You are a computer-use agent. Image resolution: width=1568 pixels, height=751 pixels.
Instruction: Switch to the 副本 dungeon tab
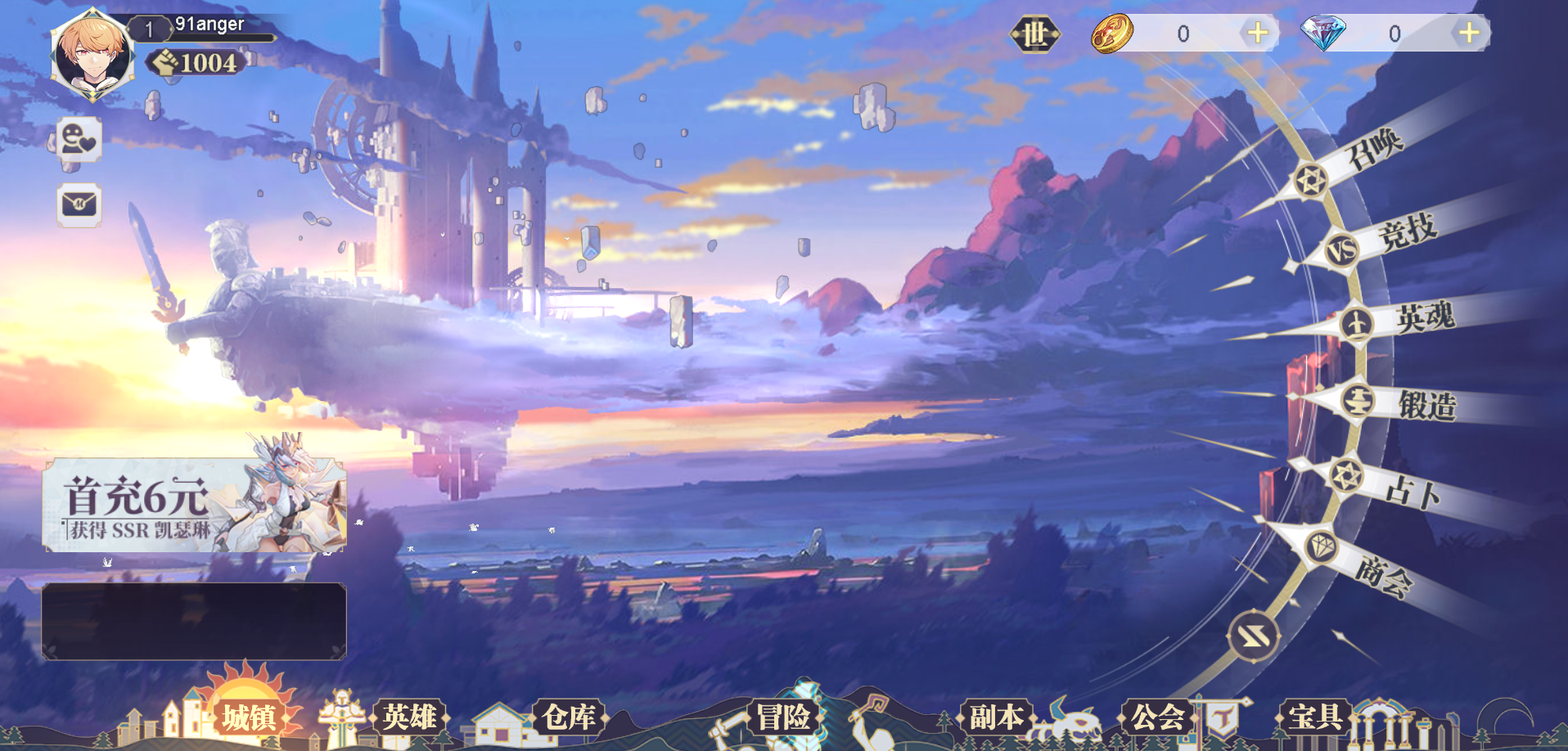pyautogui.click(x=996, y=717)
